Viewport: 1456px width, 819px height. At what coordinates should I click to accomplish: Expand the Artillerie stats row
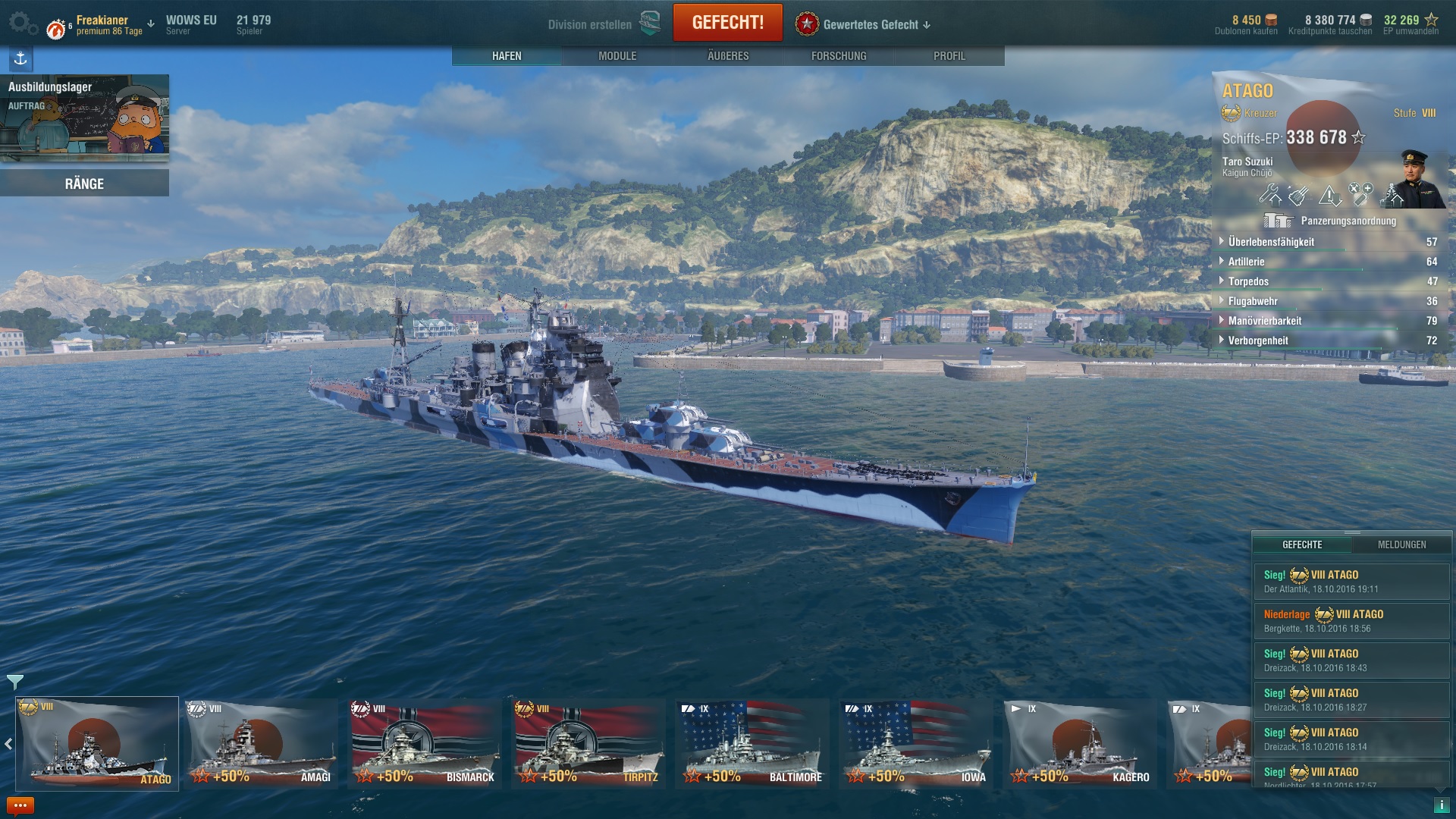pyautogui.click(x=1247, y=262)
